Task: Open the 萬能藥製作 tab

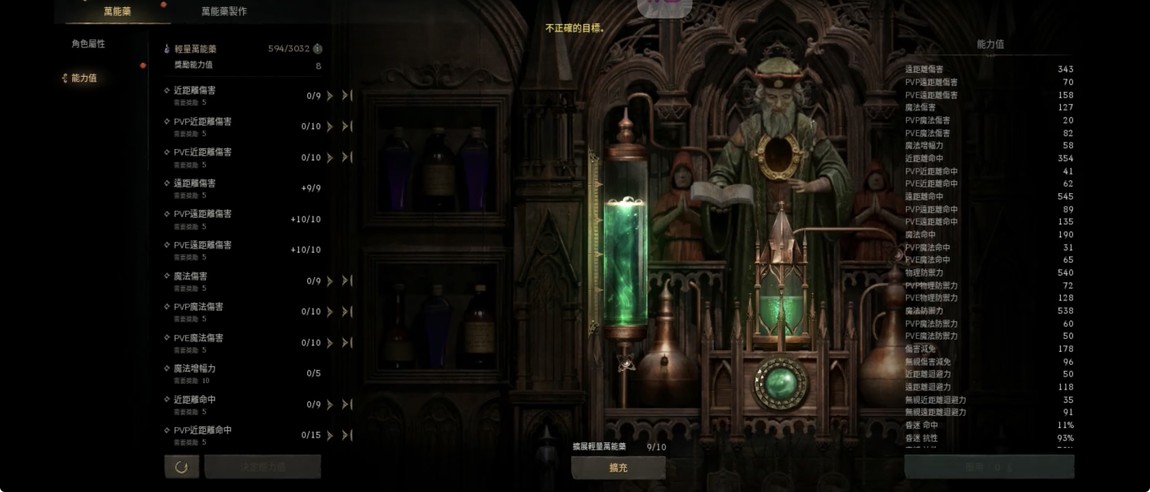Action: [x=224, y=11]
